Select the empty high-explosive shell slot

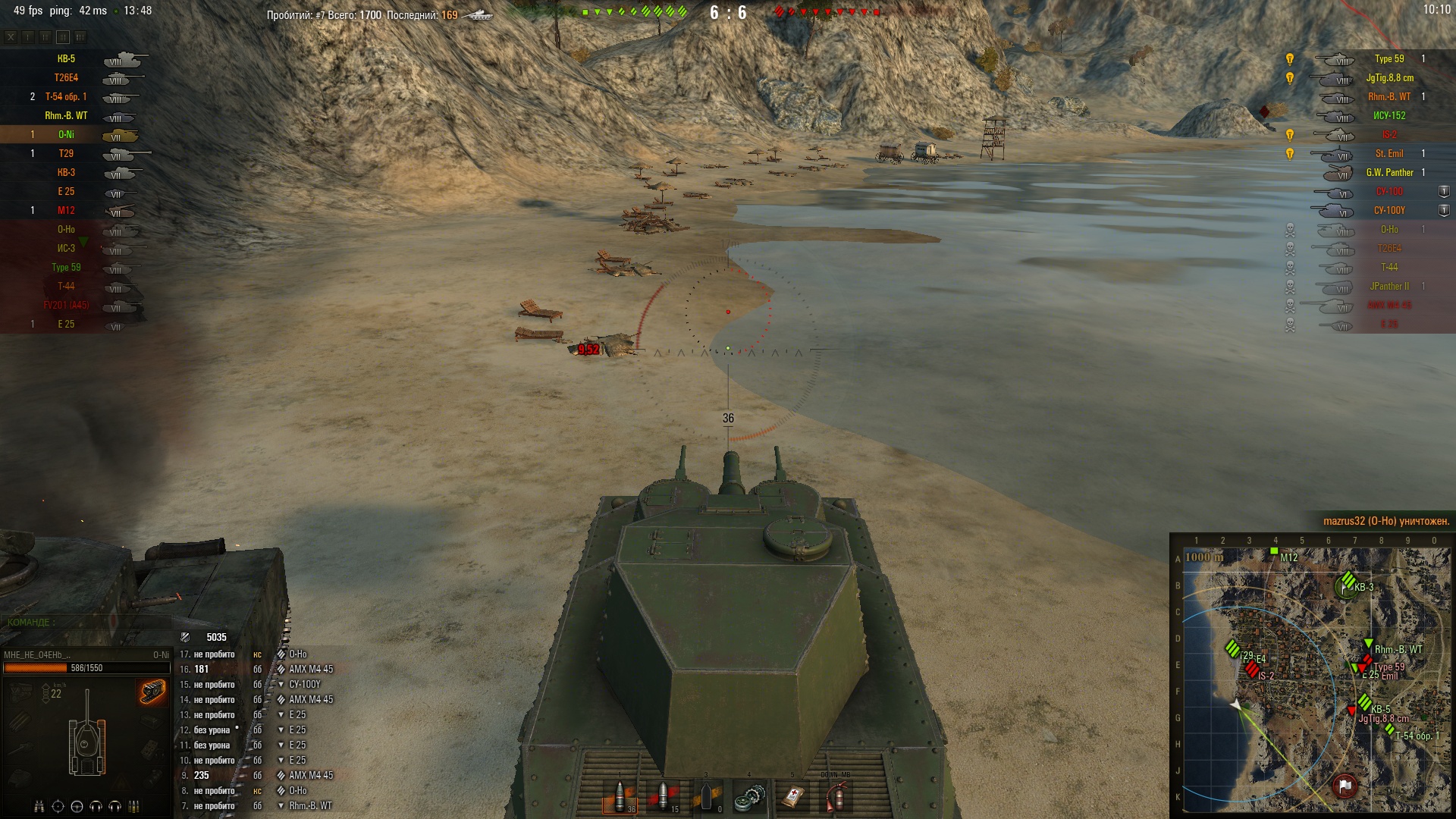point(707,798)
